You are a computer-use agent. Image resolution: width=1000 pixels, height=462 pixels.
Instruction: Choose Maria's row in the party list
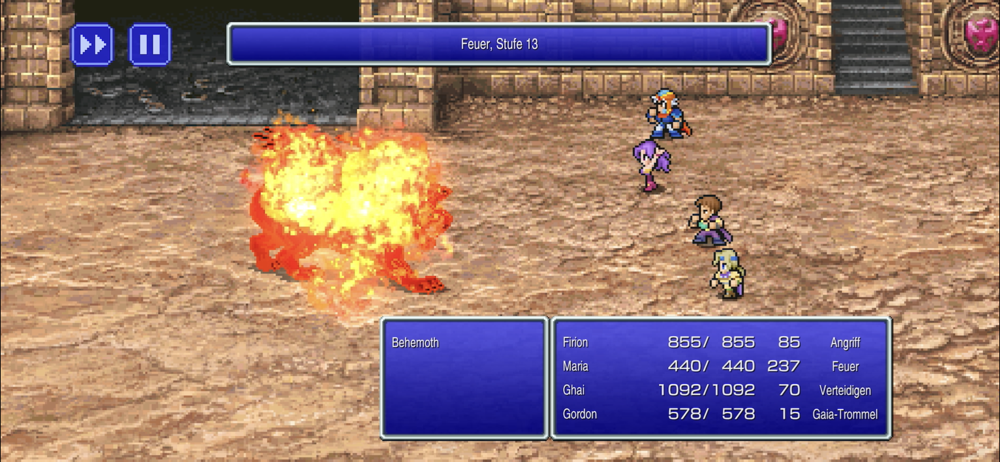click(x=720, y=366)
